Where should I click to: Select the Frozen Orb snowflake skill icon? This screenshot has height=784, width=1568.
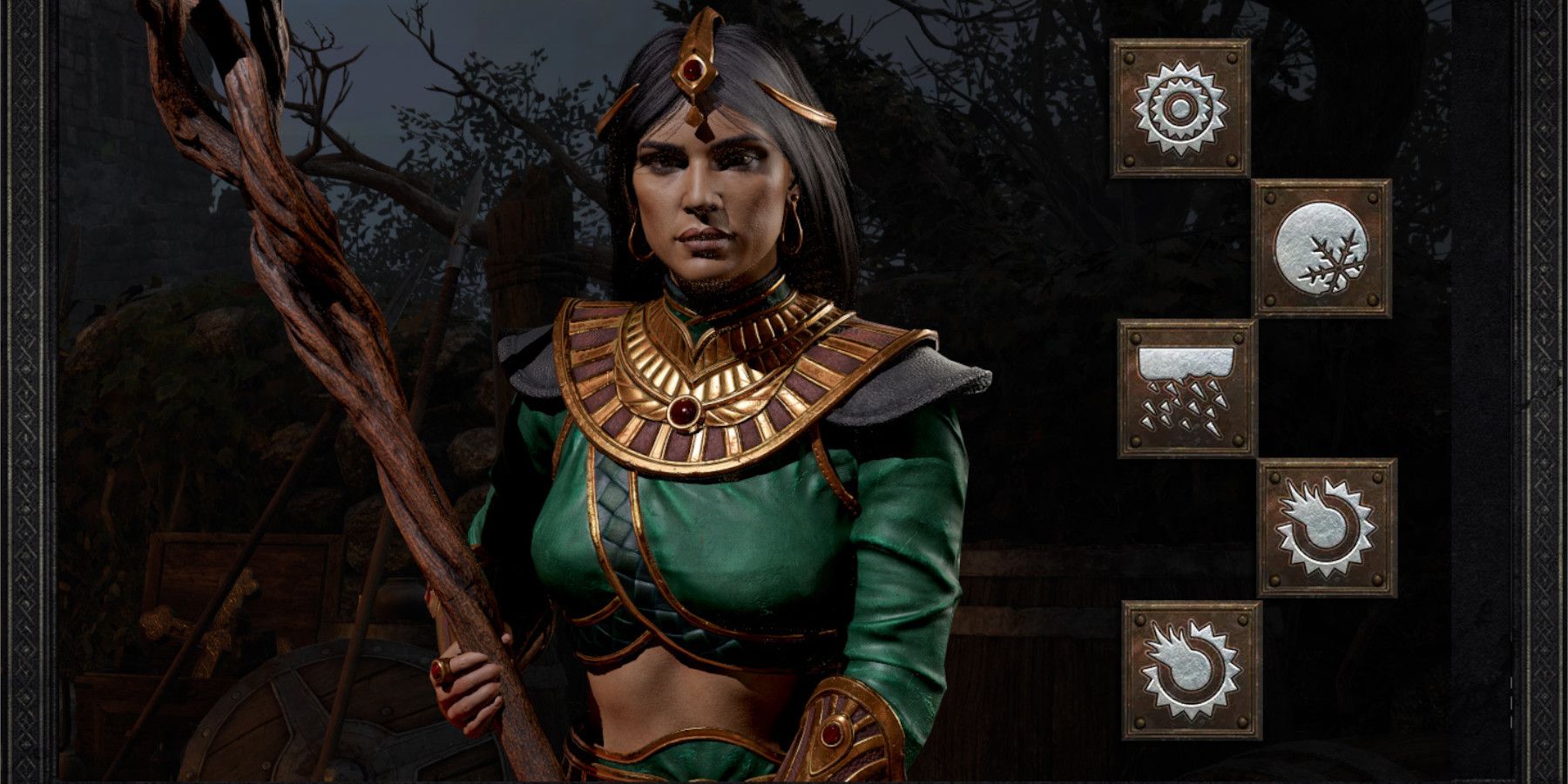1321,248
